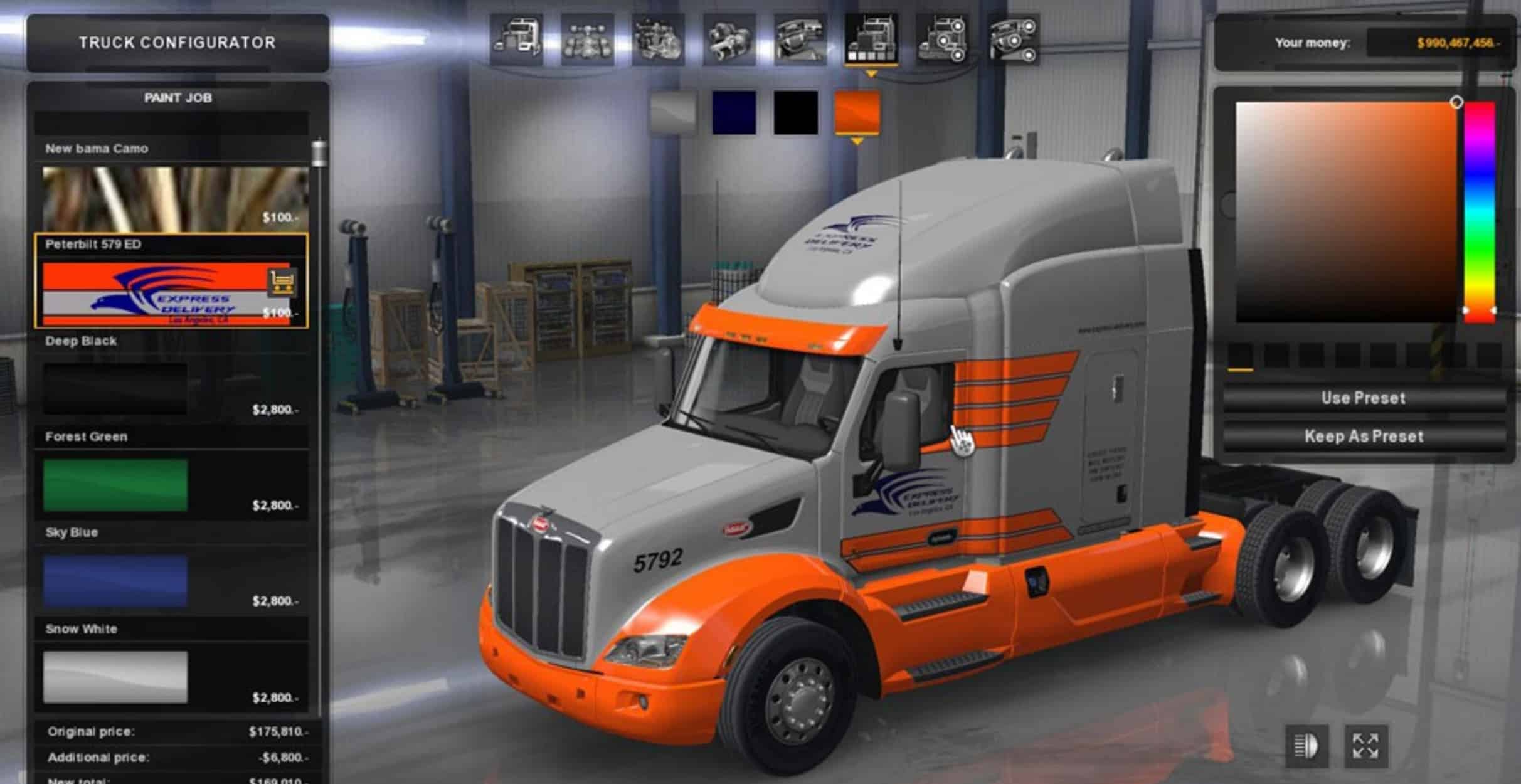This screenshot has width=1521, height=784.
Task: Select the New bama Camo paint job
Action: [174, 198]
